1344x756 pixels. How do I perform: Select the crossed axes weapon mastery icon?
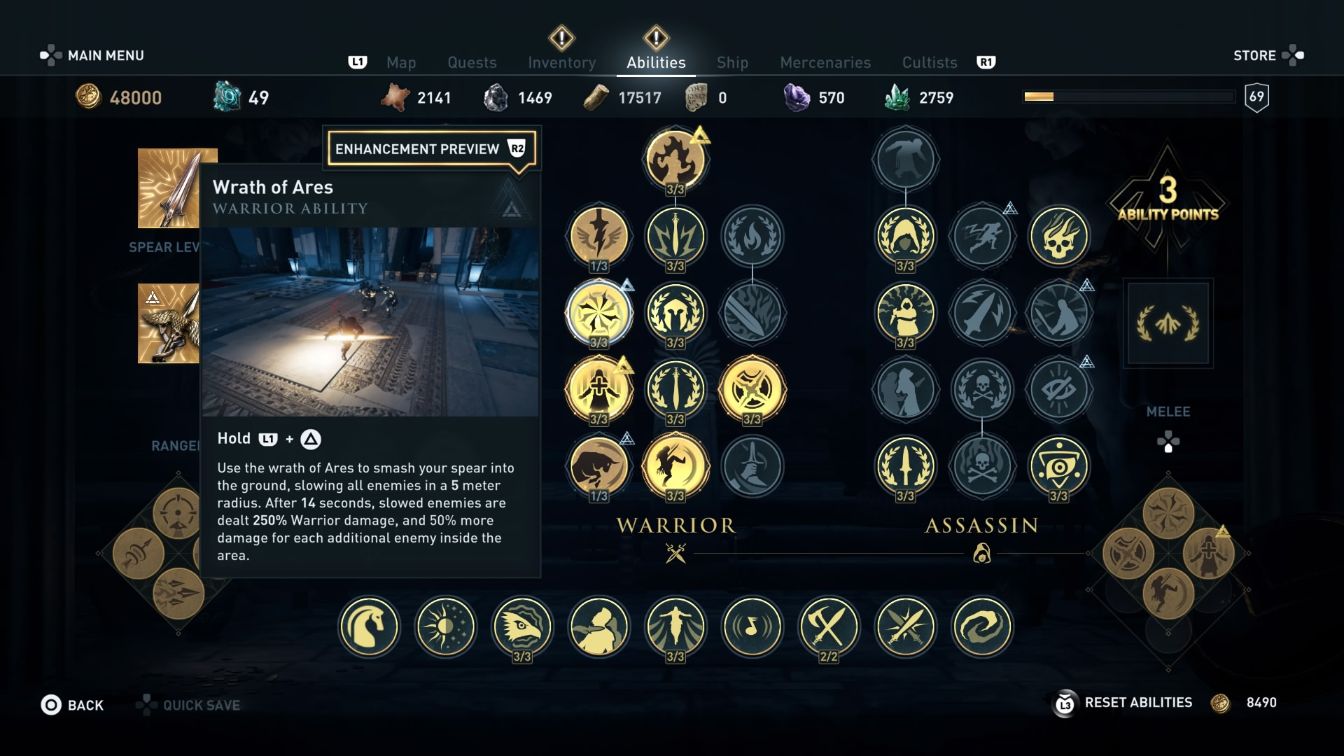[x=827, y=627]
